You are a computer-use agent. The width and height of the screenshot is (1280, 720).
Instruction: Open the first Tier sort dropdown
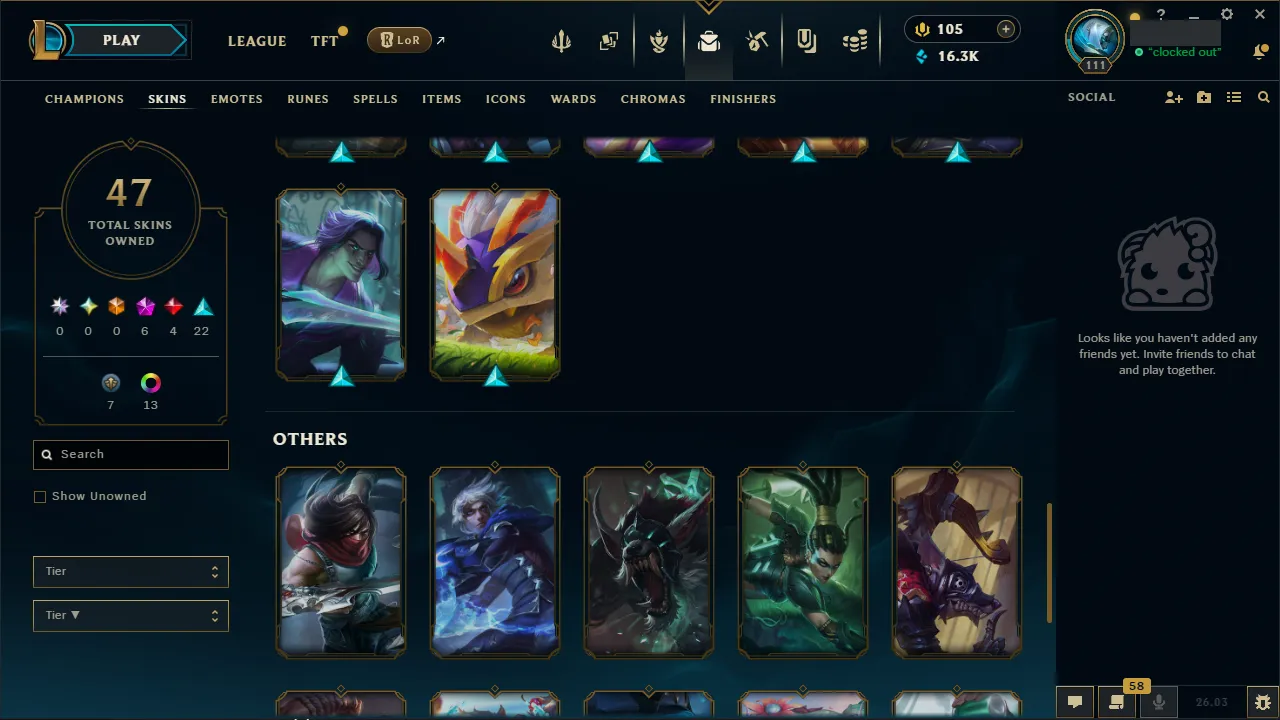pyautogui.click(x=130, y=571)
